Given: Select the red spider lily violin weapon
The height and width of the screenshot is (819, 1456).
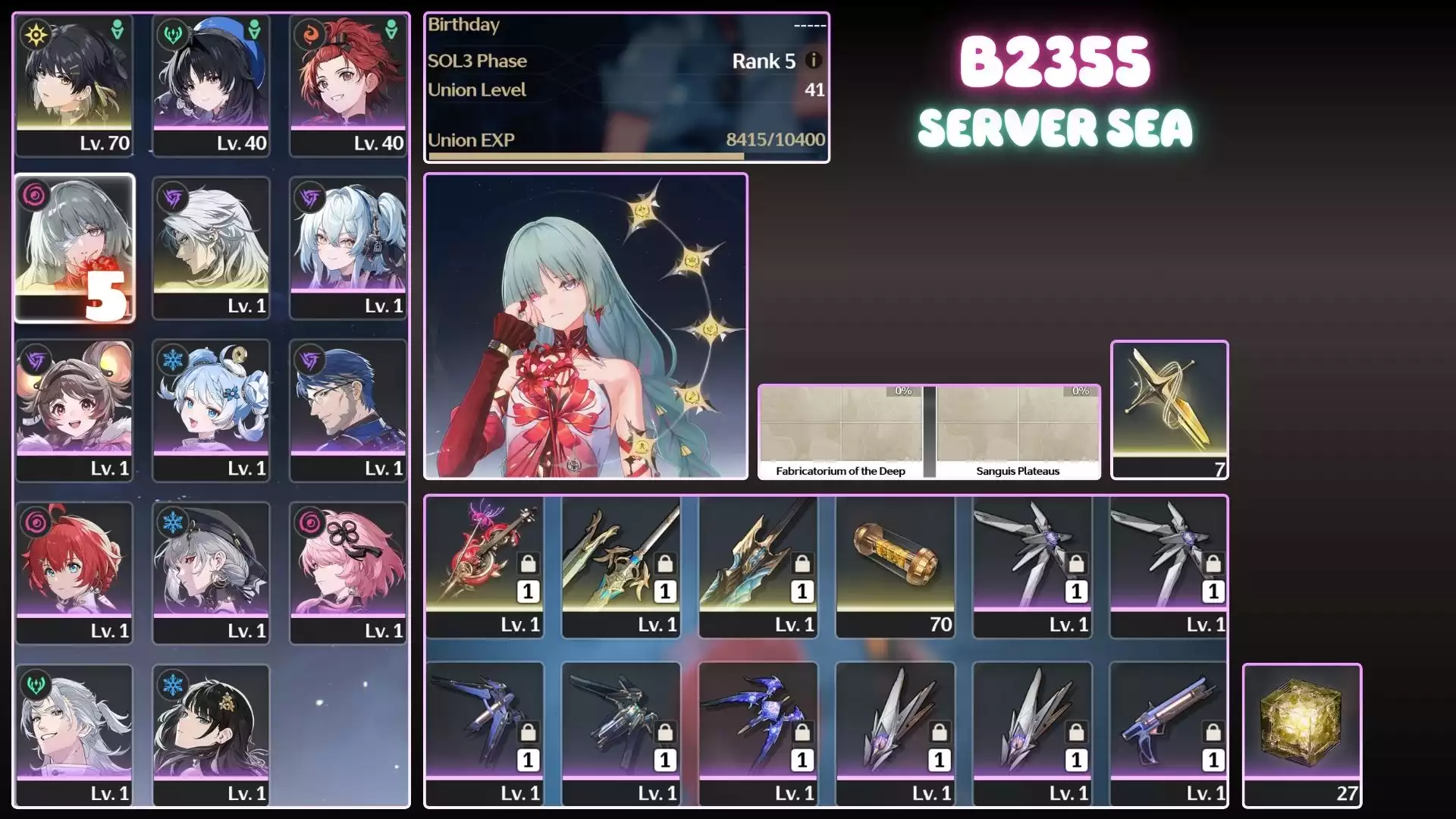Looking at the screenshot, I should (x=485, y=566).
